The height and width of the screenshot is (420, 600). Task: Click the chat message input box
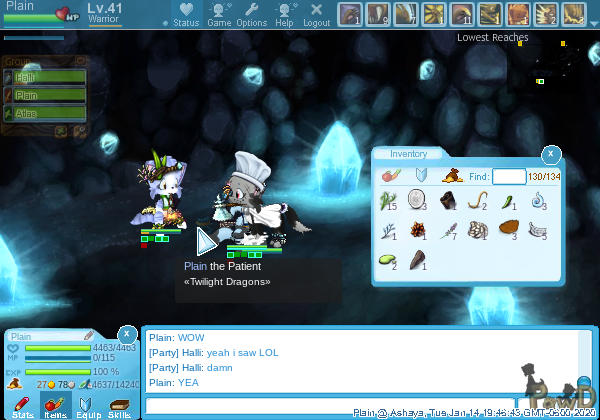(x=360, y=405)
